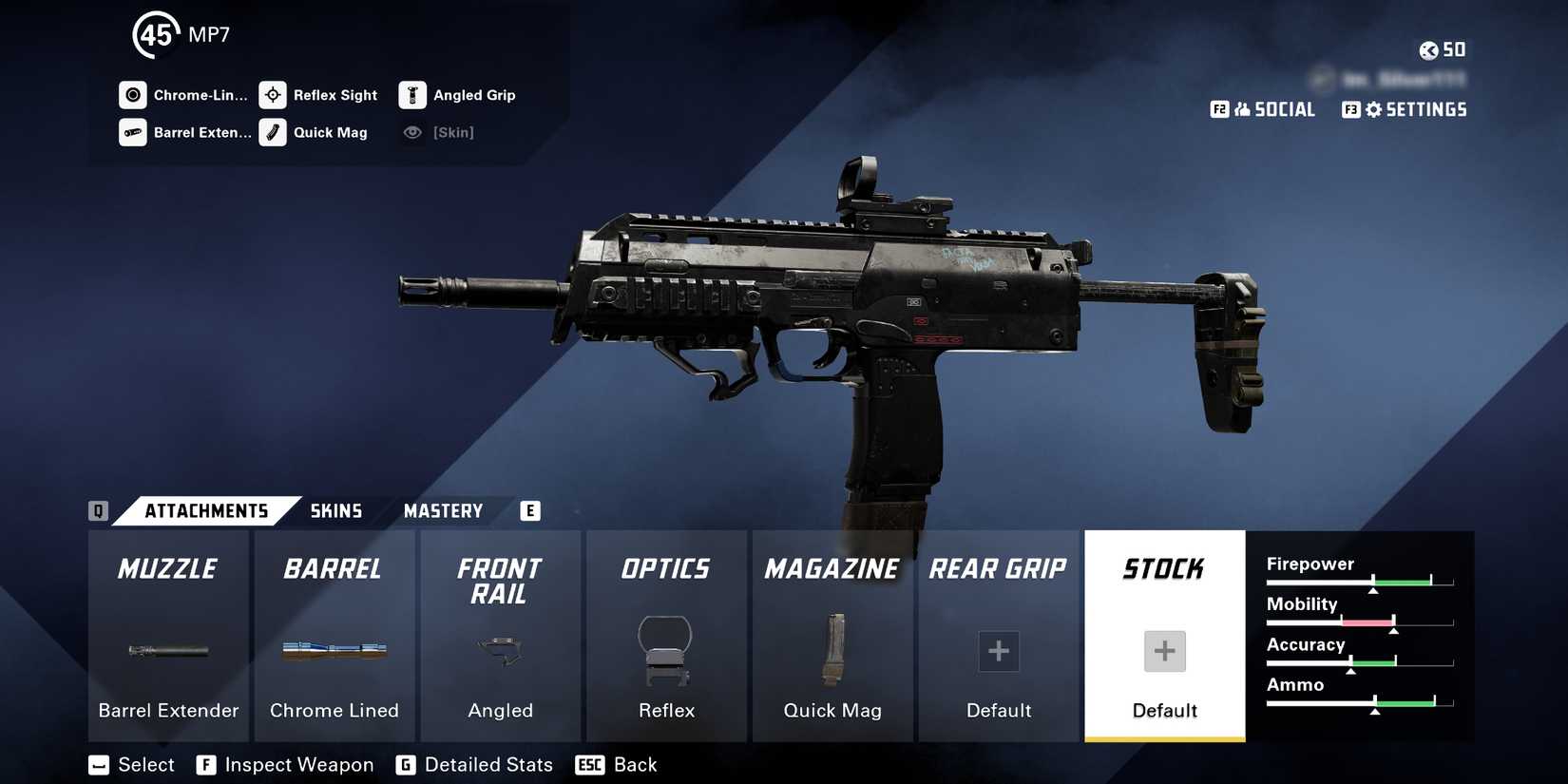The width and height of the screenshot is (1568, 784).
Task: Open Social via the players icon
Action: pyautogui.click(x=1242, y=109)
